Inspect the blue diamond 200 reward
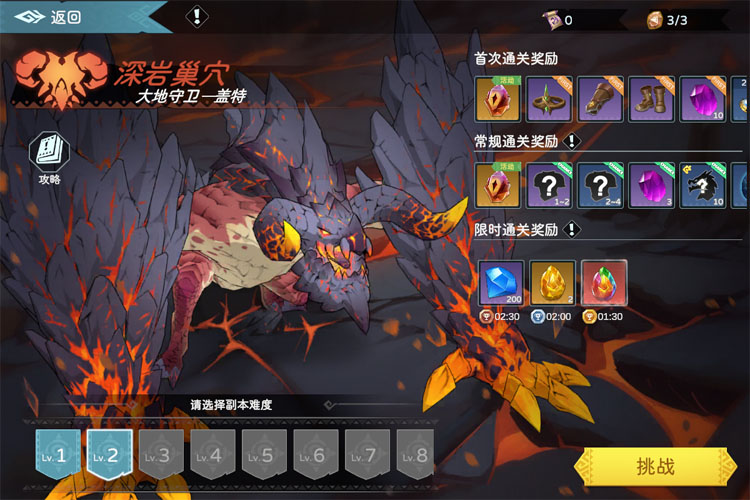 [499, 283]
